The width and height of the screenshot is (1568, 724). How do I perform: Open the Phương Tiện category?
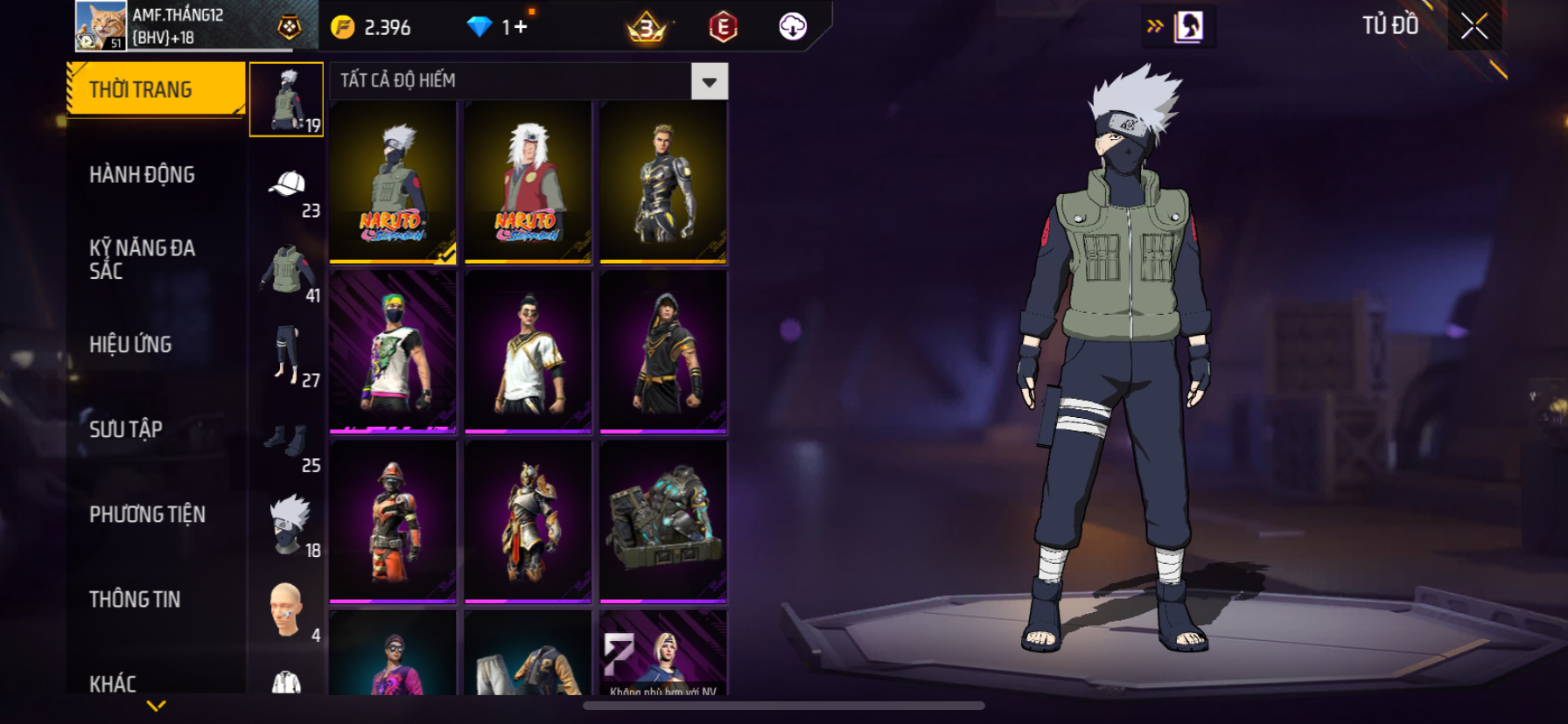(147, 514)
